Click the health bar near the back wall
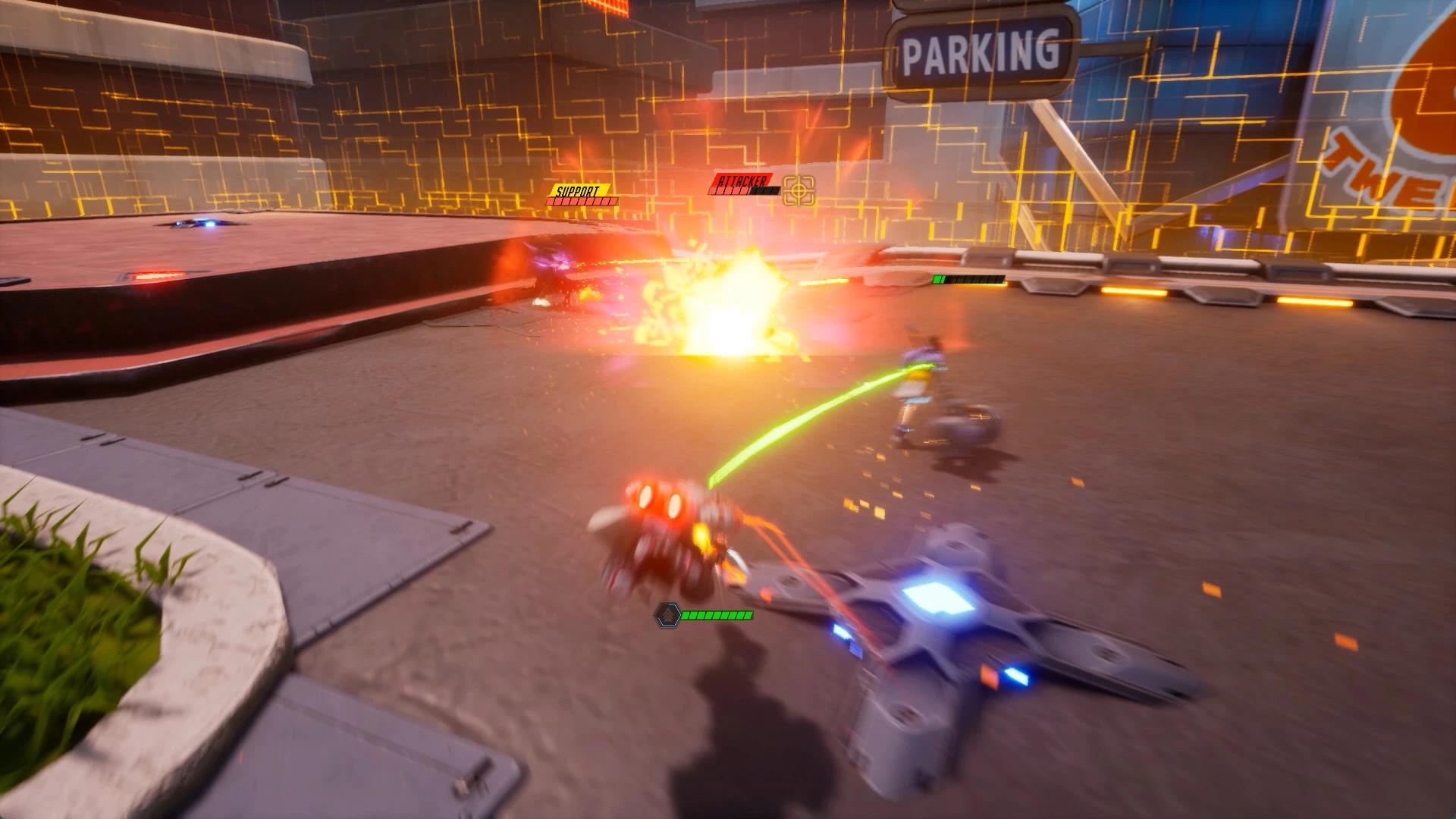The image size is (1456, 819). click(x=969, y=278)
